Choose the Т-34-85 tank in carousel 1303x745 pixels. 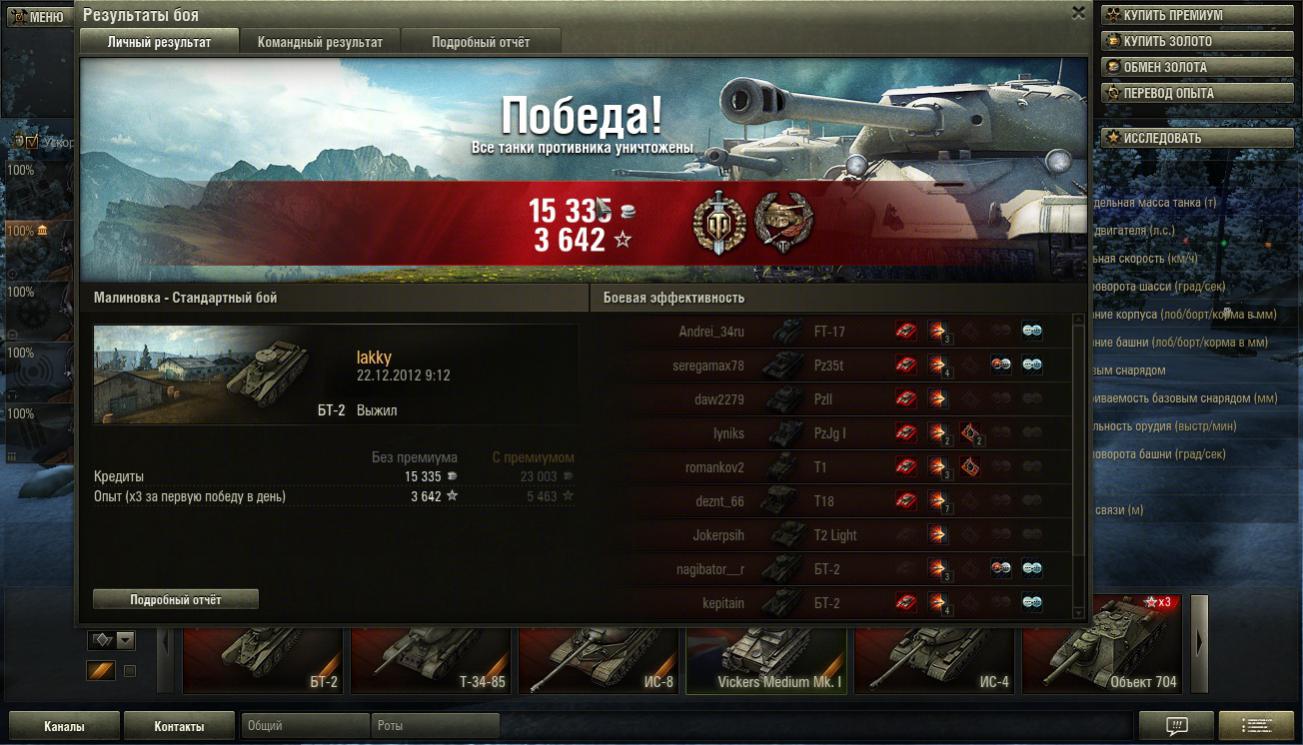coord(430,662)
